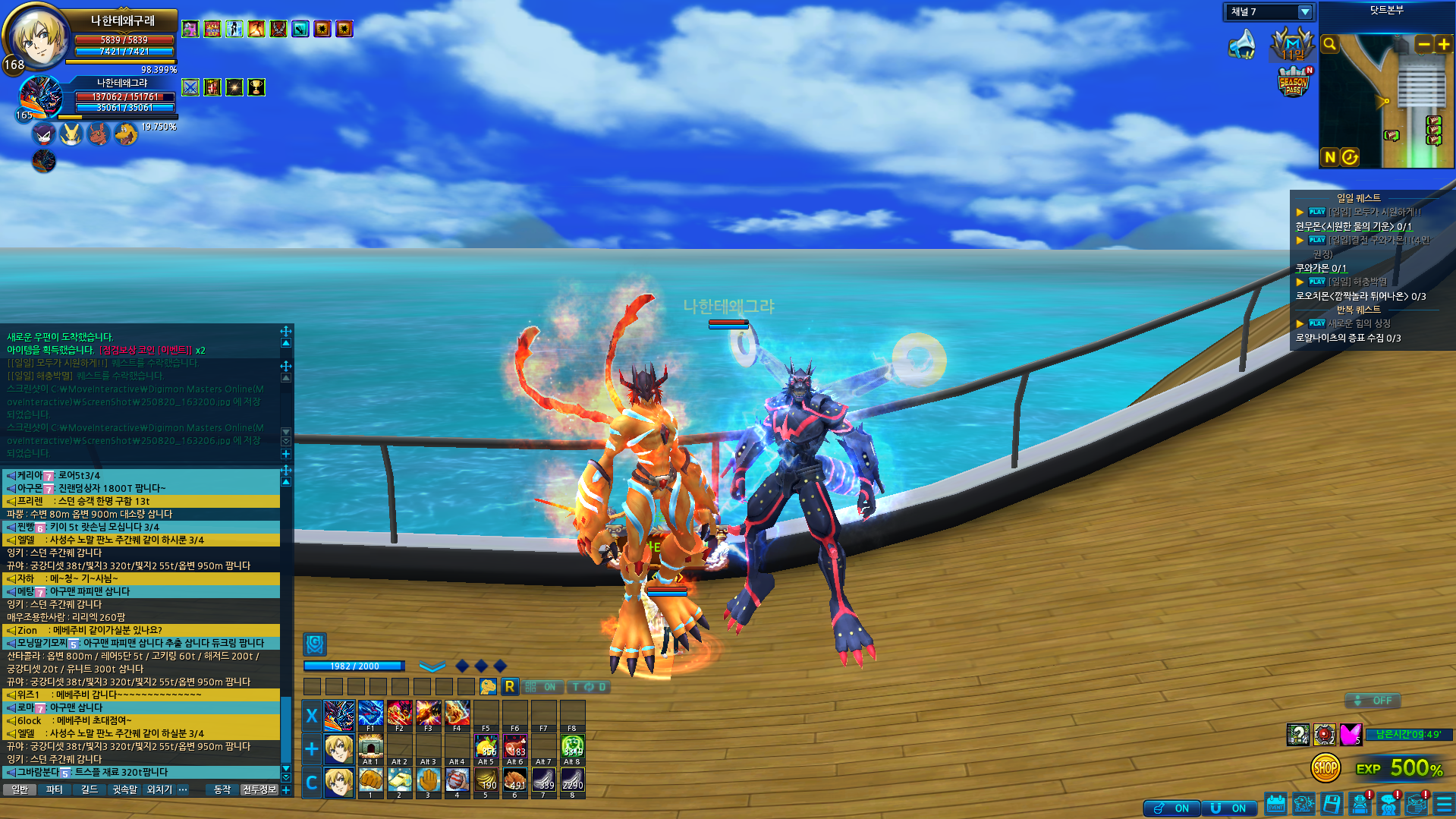Zoom out the minimap with minus button
The width and height of the screenshot is (1456, 819).
(x=1423, y=45)
